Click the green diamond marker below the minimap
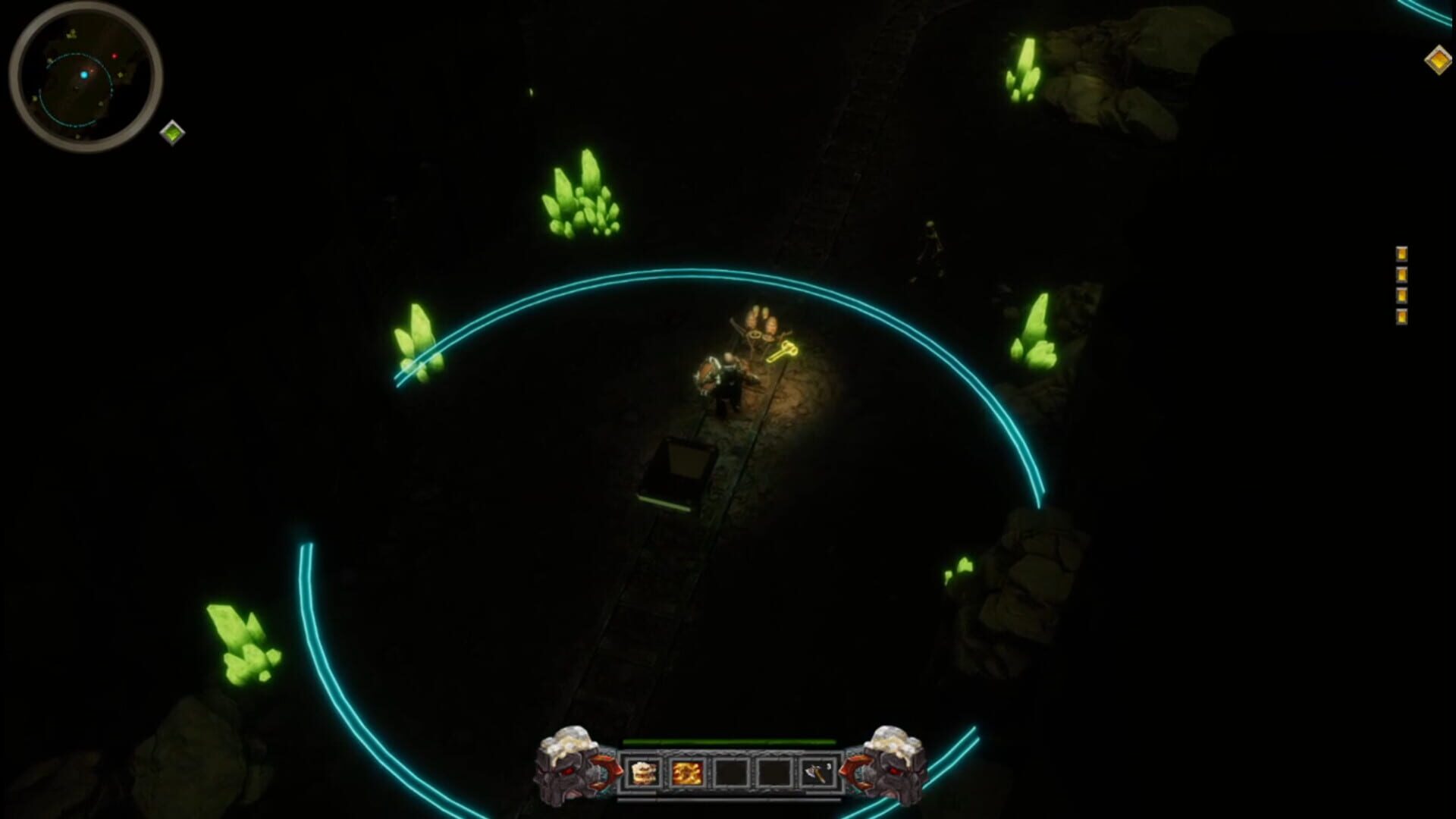 (x=174, y=130)
